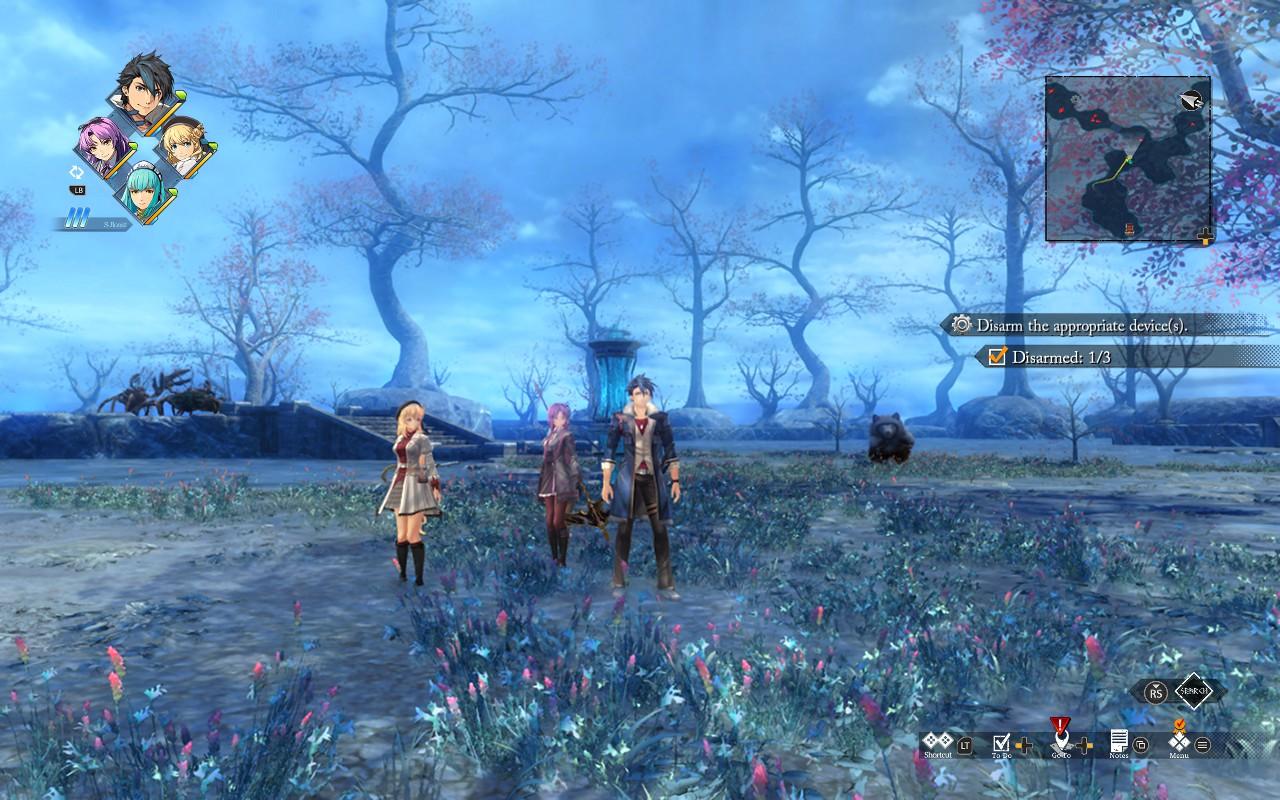Open the 'Disarm the appropriate device(s)' objective

[1080, 325]
